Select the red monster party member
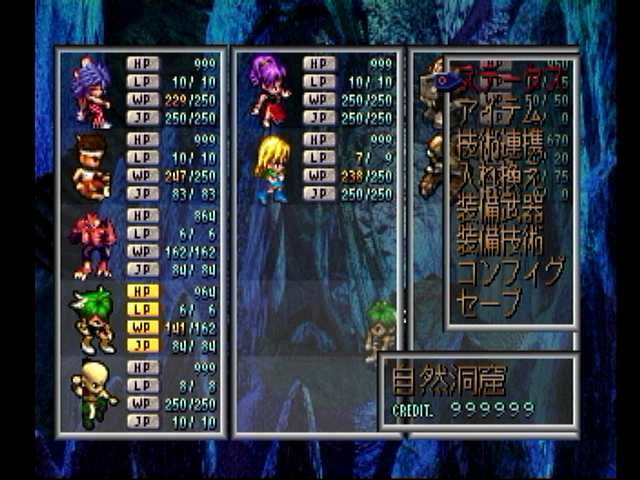This screenshot has width=640, height=480. click(x=92, y=243)
